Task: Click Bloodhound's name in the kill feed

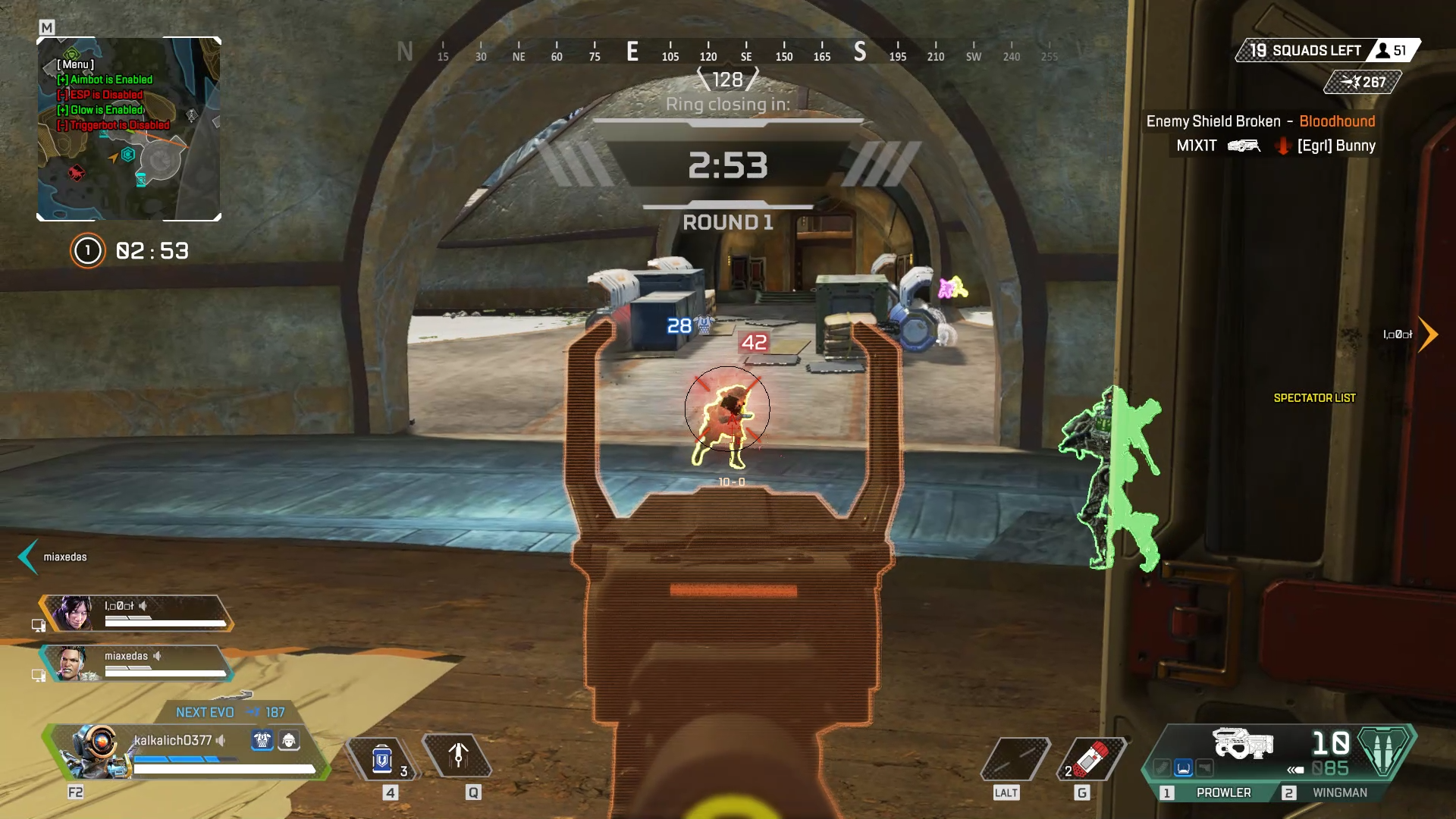Action: [x=1337, y=121]
